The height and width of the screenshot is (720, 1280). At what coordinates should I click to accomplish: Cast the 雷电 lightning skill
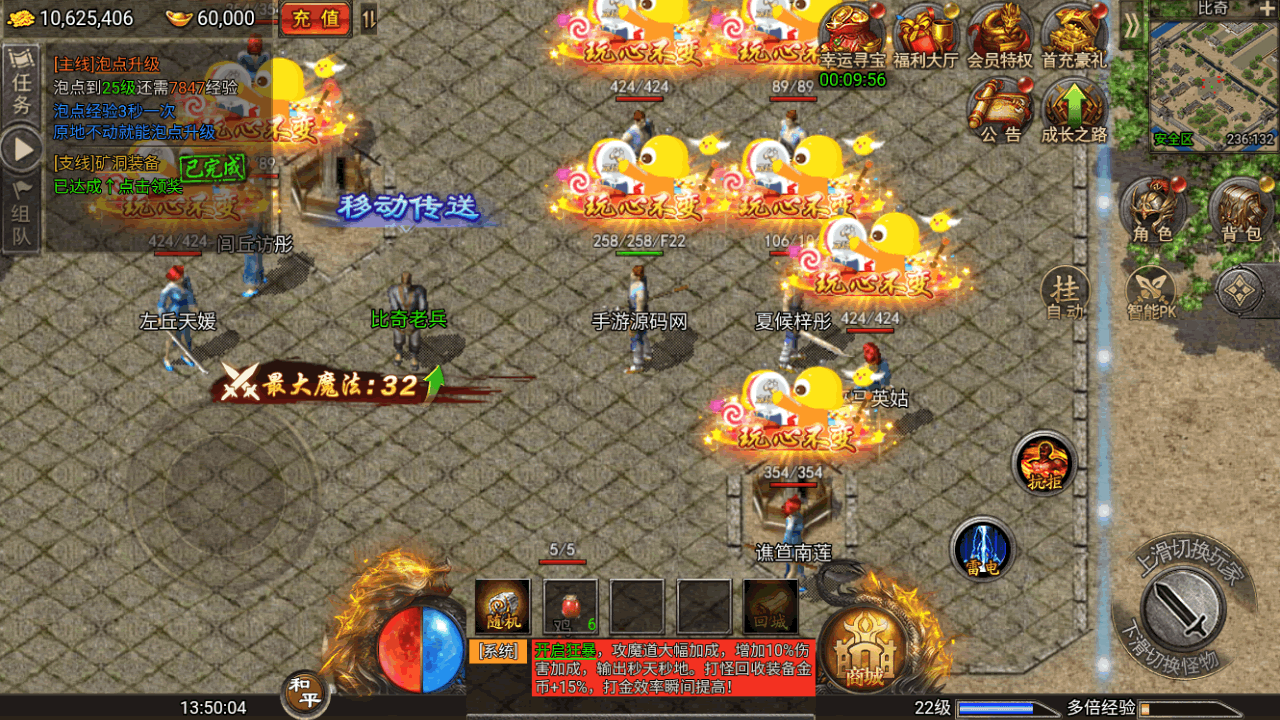pyautogui.click(x=983, y=550)
